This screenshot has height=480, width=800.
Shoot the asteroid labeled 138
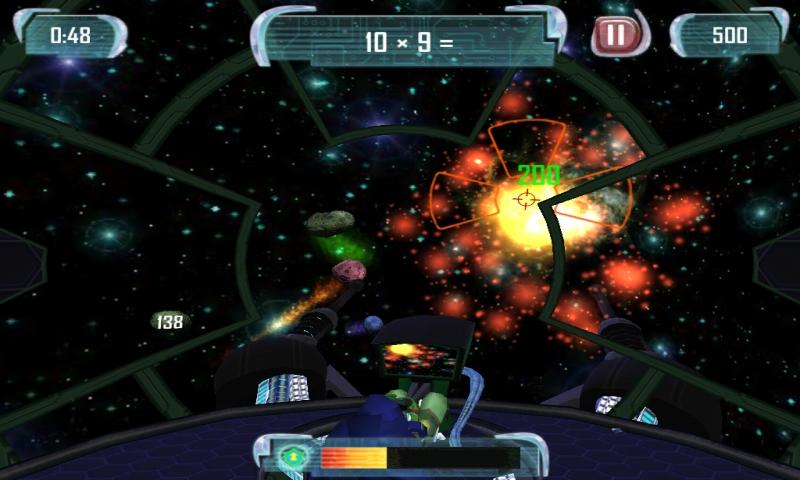(x=170, y=322)
